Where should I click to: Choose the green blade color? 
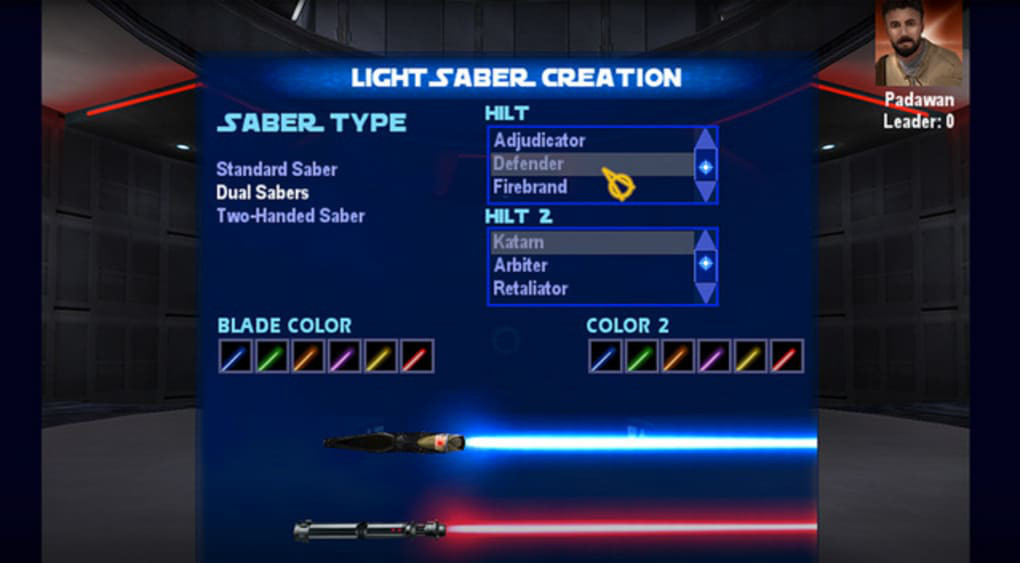coord(272,356)
